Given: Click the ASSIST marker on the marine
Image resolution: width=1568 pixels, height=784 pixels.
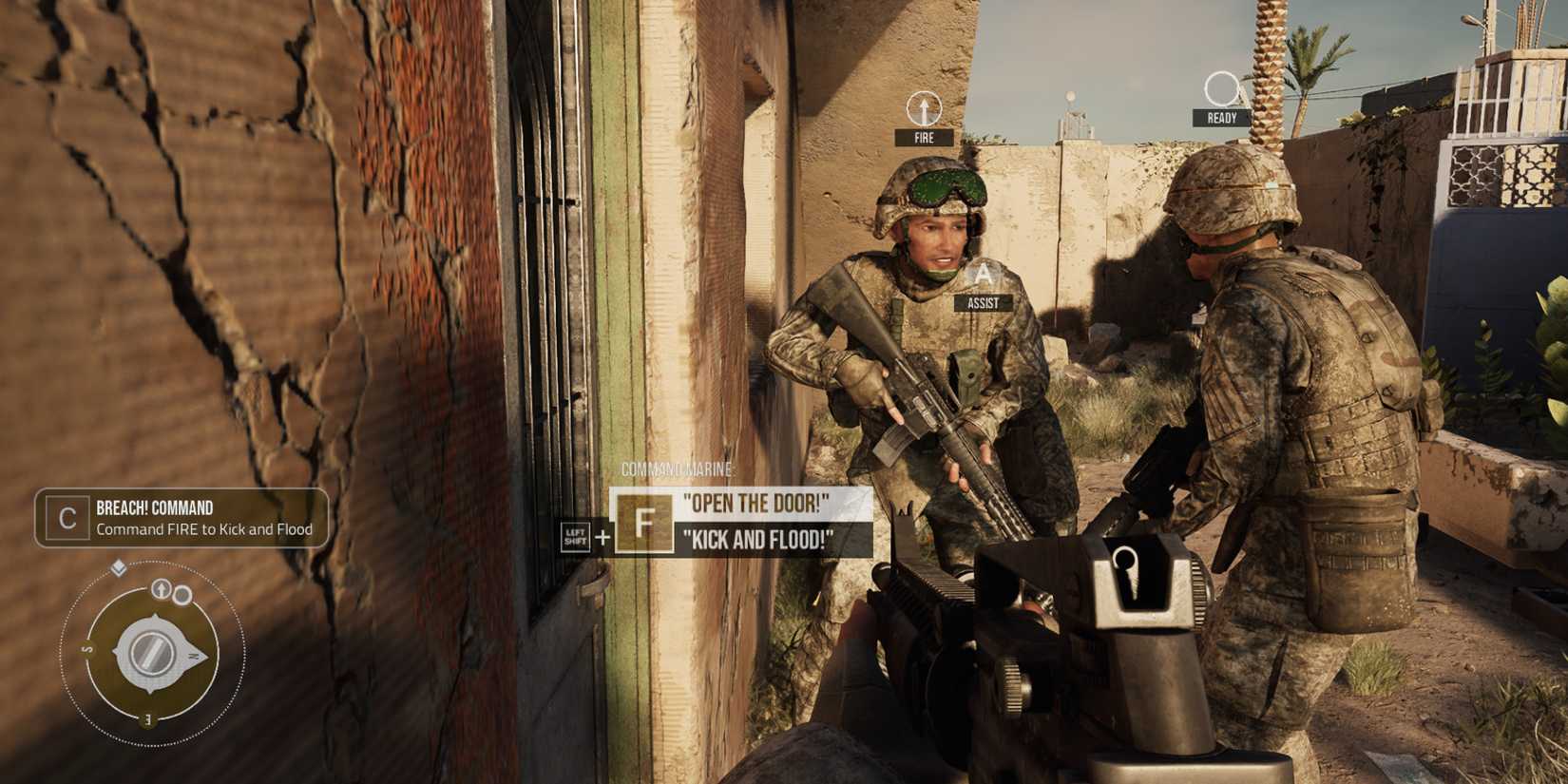Looking at the screenshot, I should [983, 287].
